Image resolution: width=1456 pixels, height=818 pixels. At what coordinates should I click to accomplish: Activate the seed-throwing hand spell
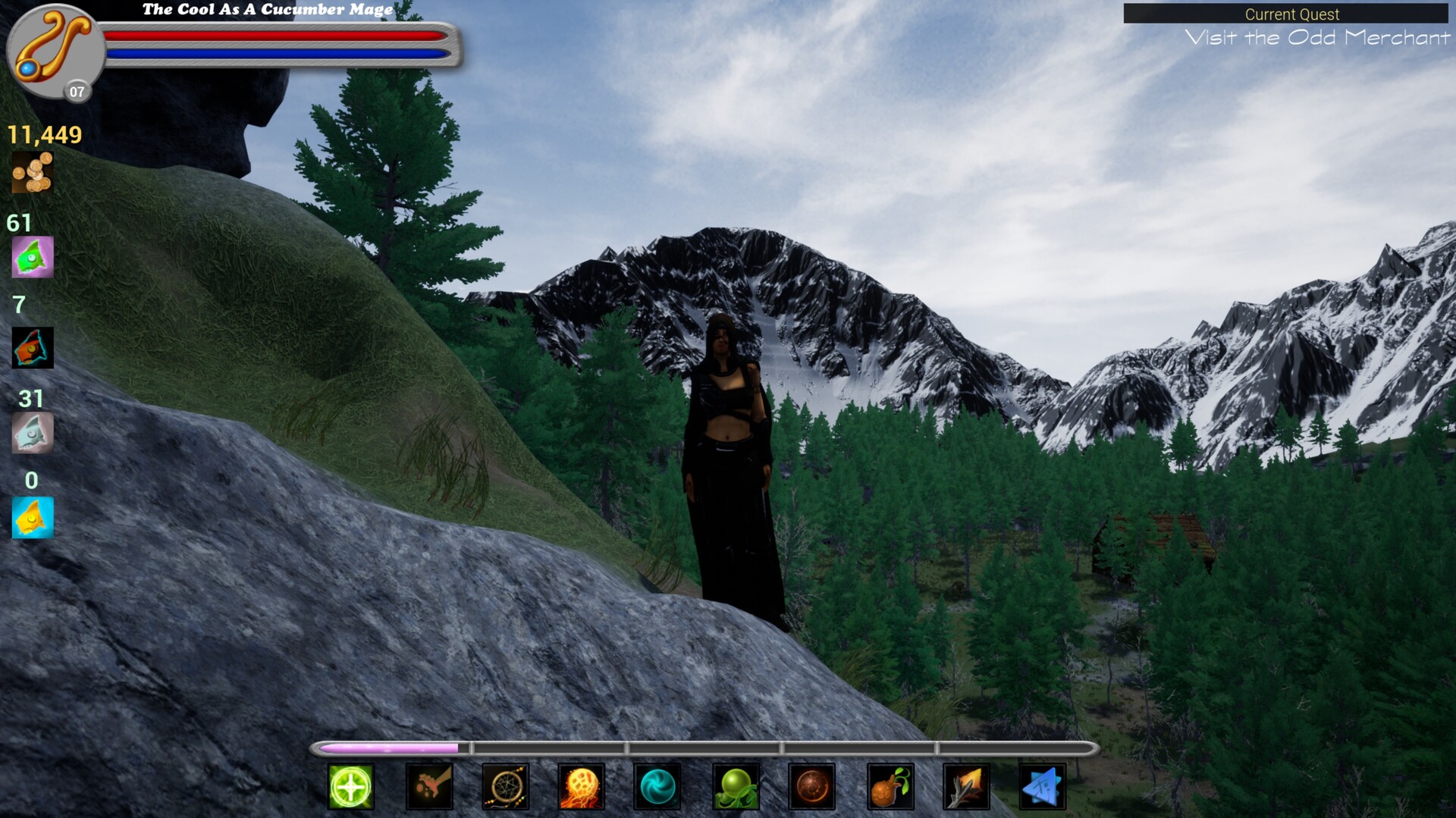tap(429, 787)
